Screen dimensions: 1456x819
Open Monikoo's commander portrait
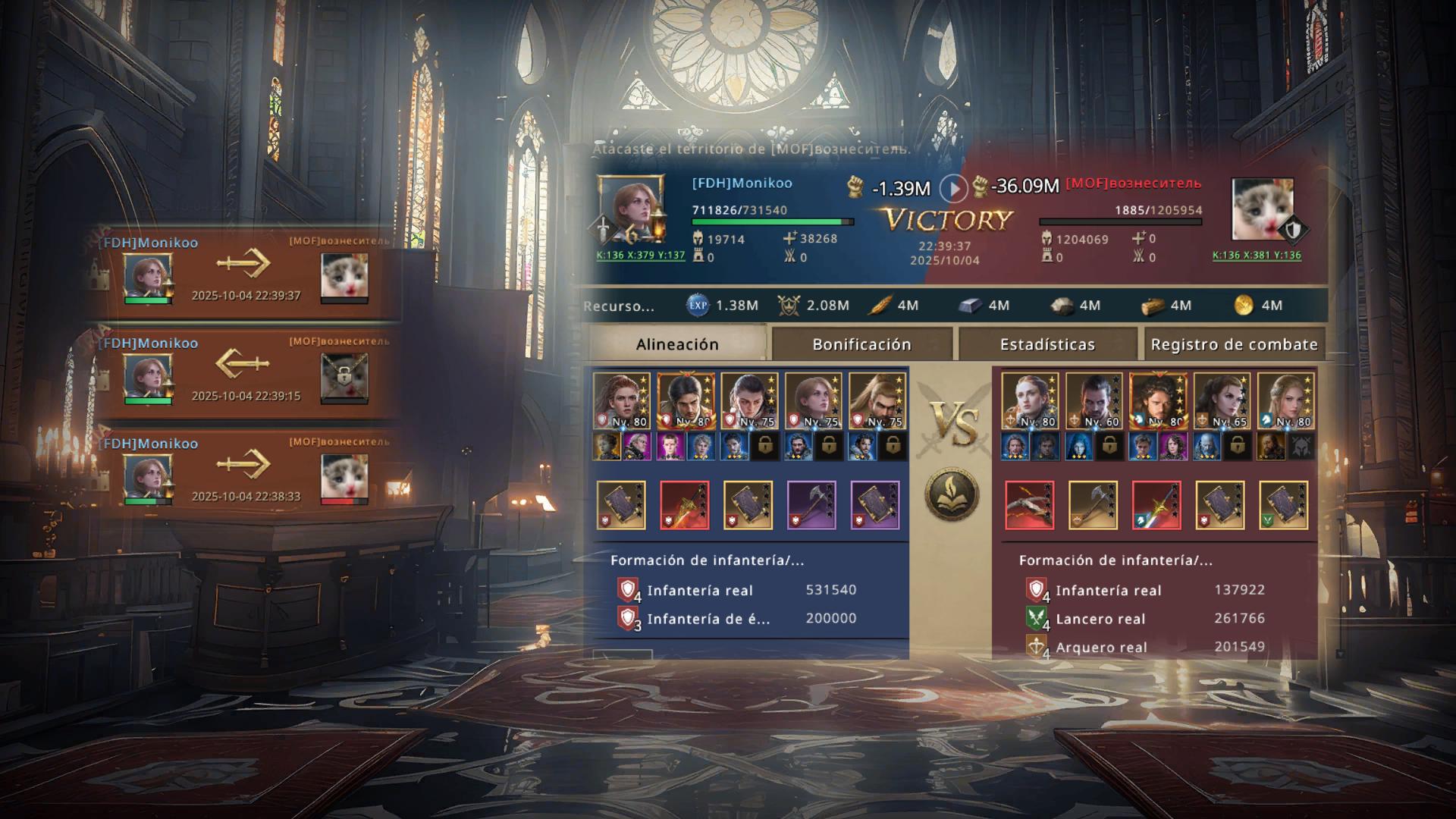(630, 208)
